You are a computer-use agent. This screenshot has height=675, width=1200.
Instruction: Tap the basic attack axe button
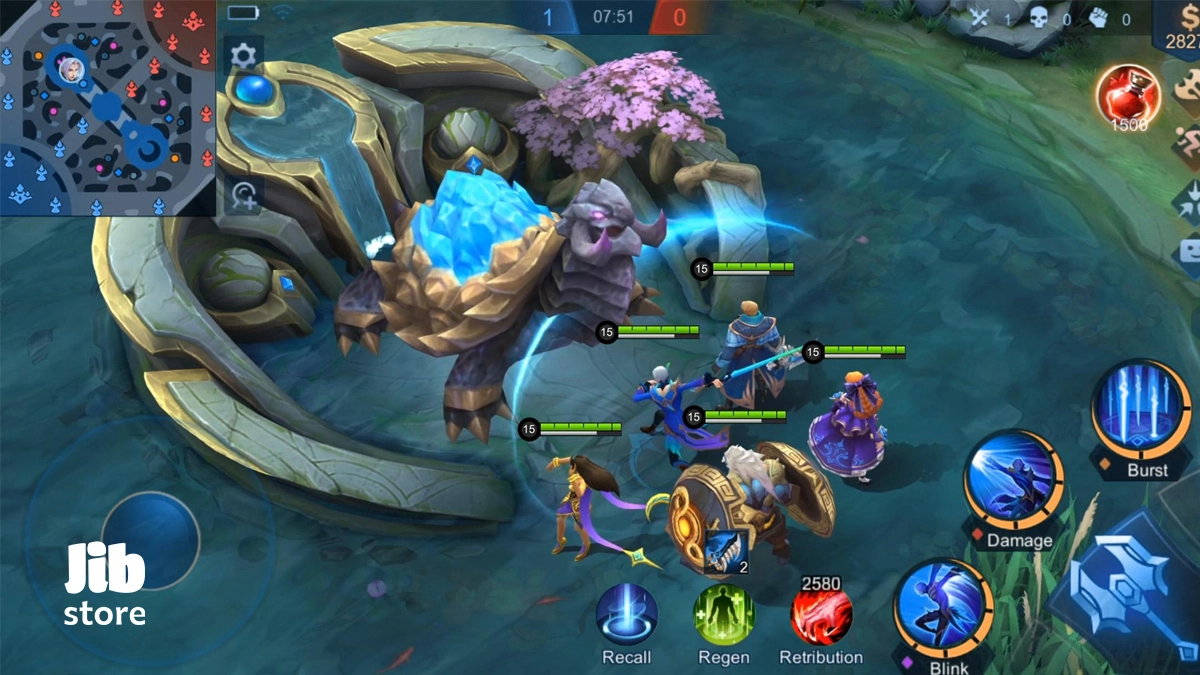tap(1135, 590)
